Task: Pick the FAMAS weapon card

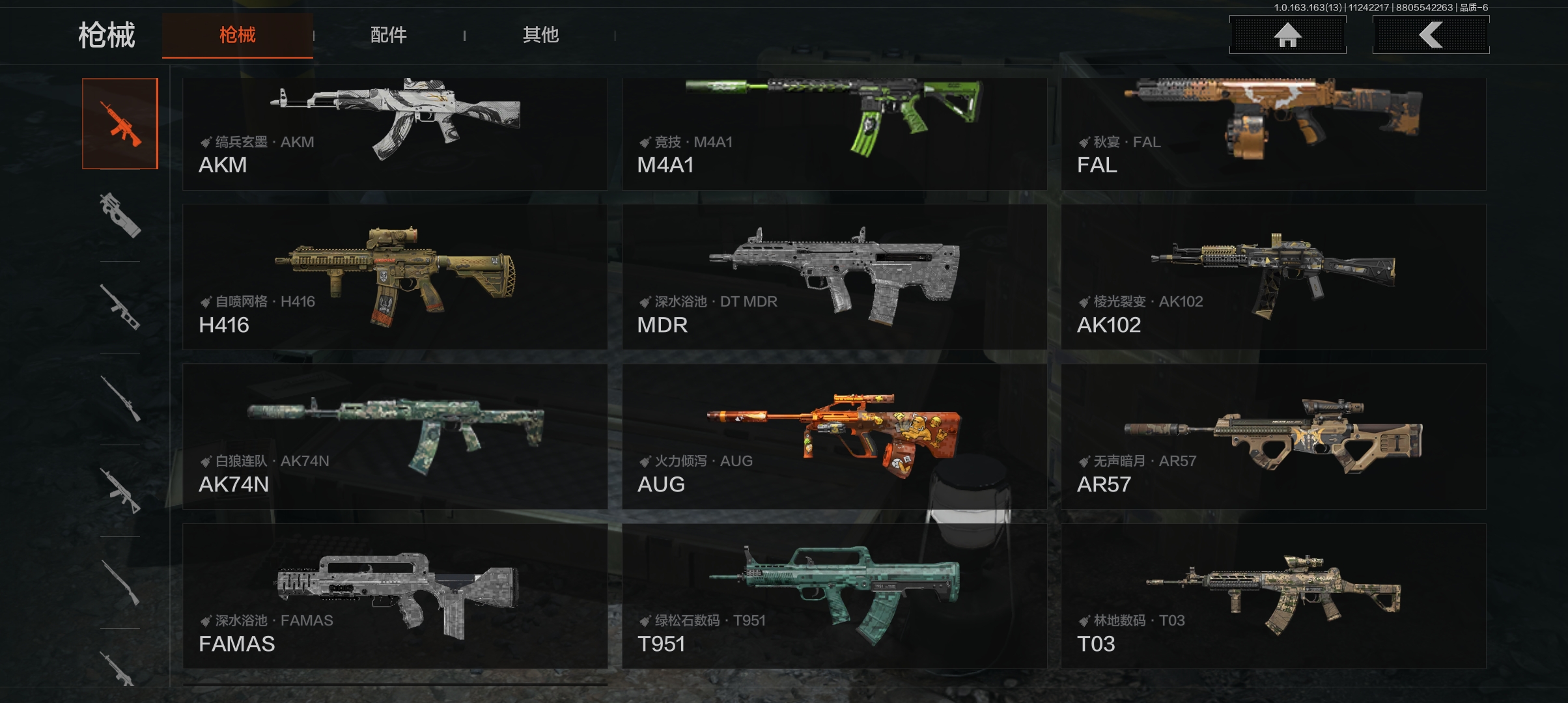Action: pos(395,596)
